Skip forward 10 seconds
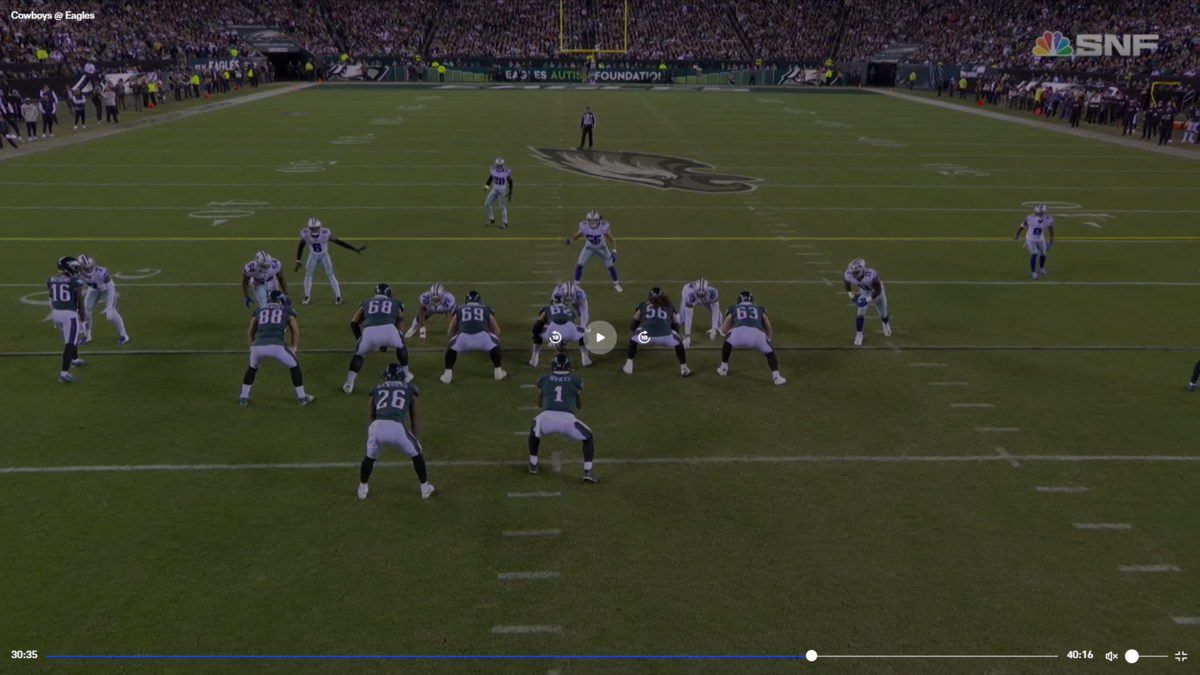 point(644,337)
